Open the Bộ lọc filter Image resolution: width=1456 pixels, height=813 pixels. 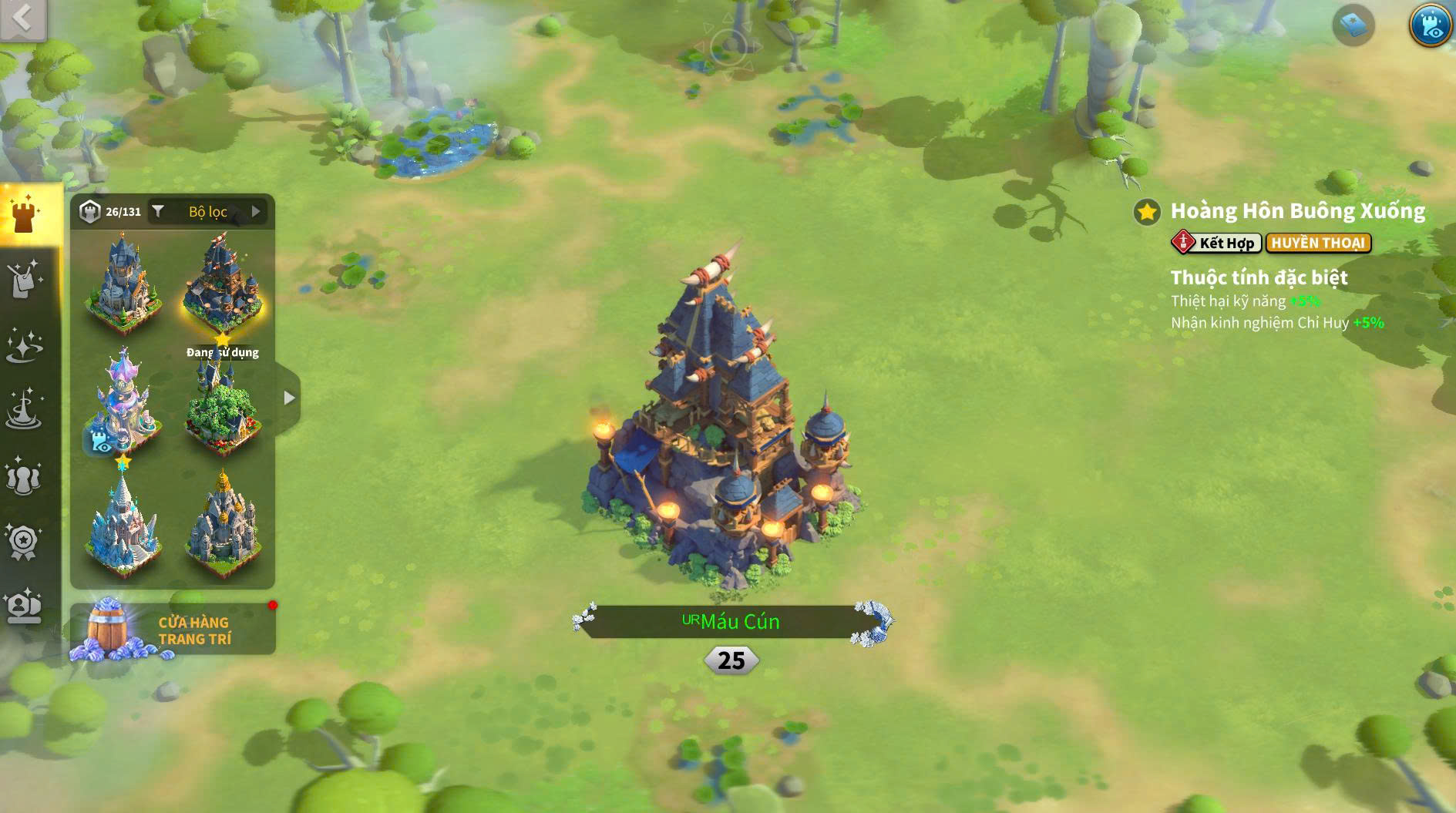[208, 211]
